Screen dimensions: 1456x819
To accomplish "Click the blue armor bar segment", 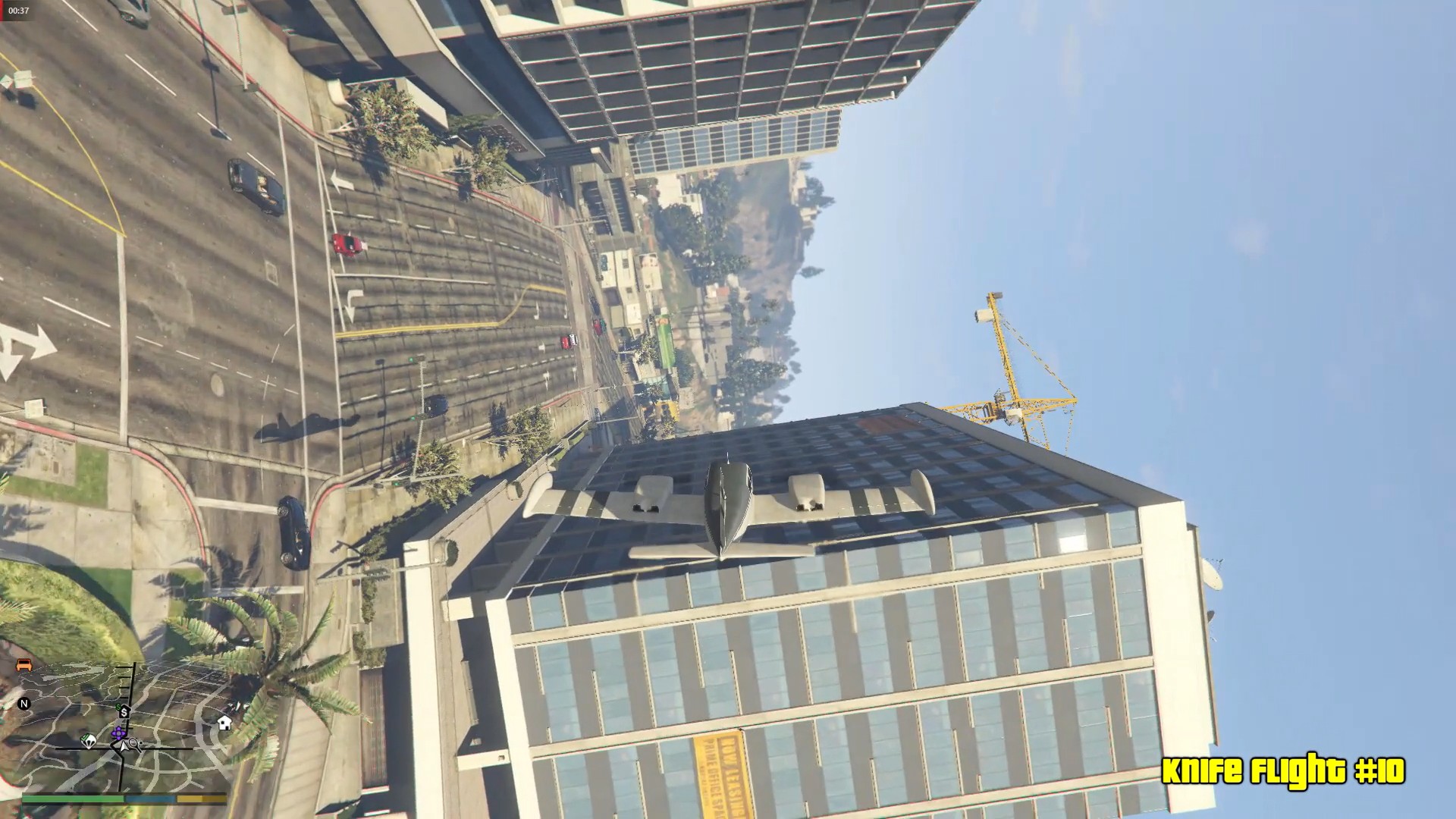I will pos(150,799).
